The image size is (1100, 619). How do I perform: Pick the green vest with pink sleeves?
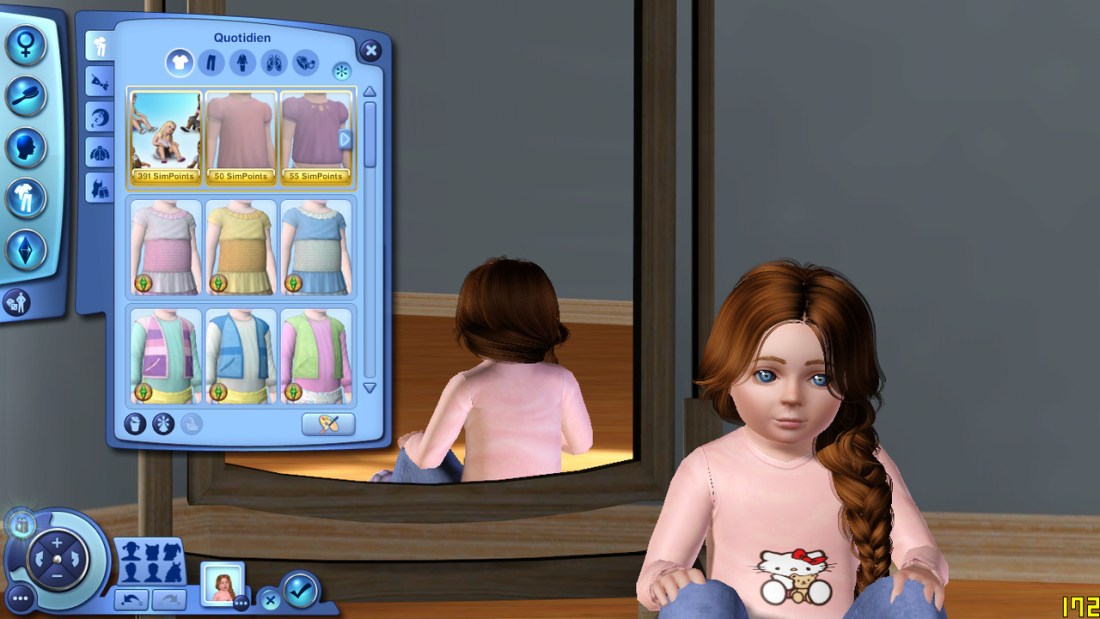click(x=315, y=355)
